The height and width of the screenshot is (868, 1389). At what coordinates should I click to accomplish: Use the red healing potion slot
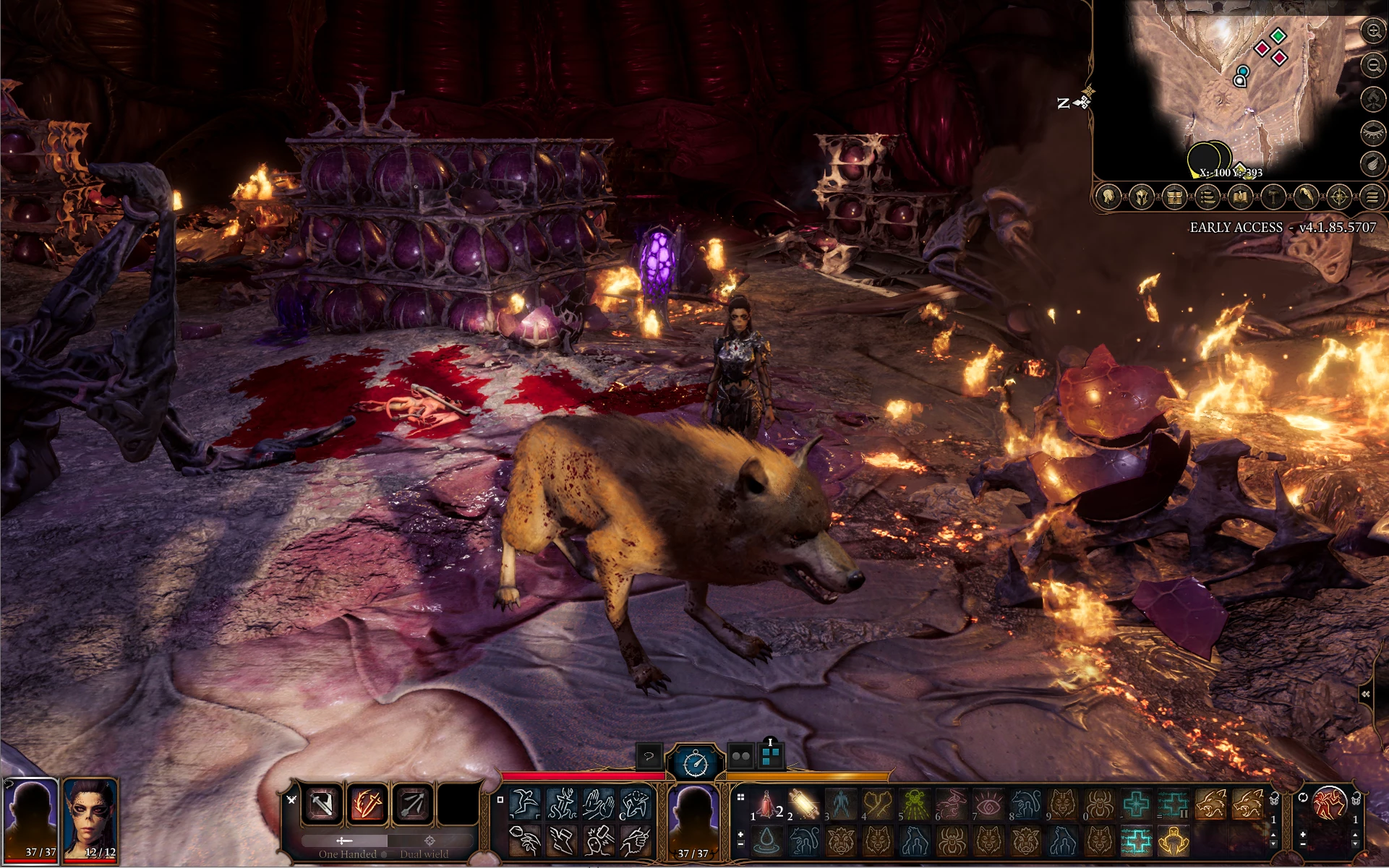click(x=766, y=804)
